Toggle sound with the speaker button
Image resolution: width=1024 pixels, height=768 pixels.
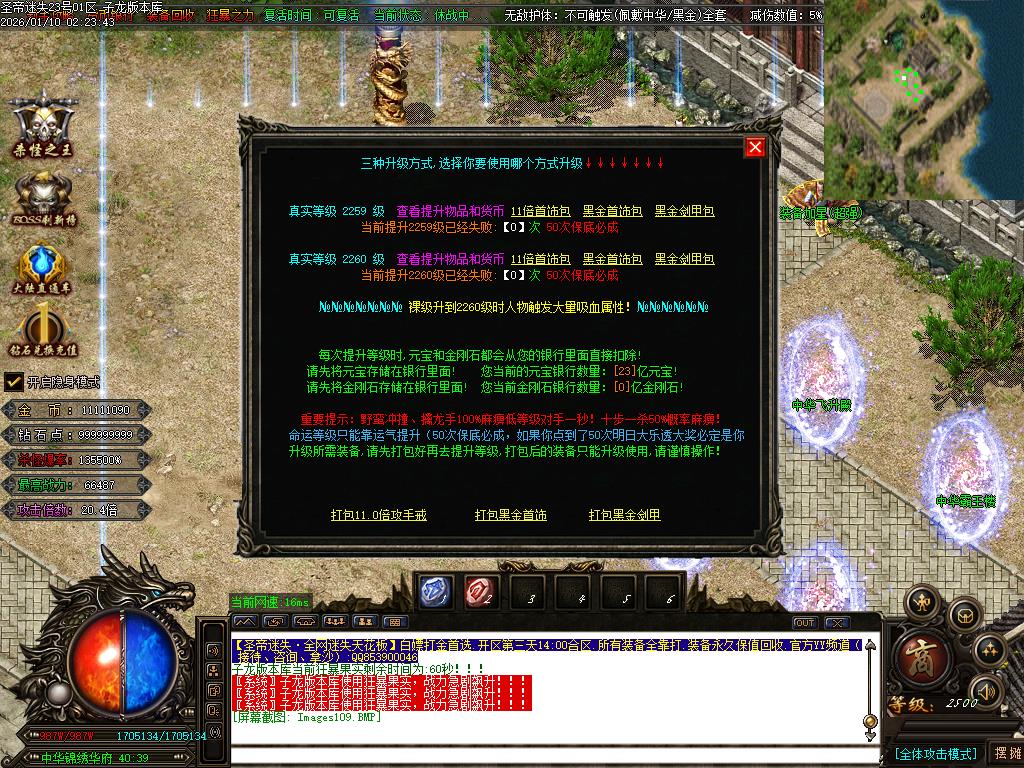point(987,691)
